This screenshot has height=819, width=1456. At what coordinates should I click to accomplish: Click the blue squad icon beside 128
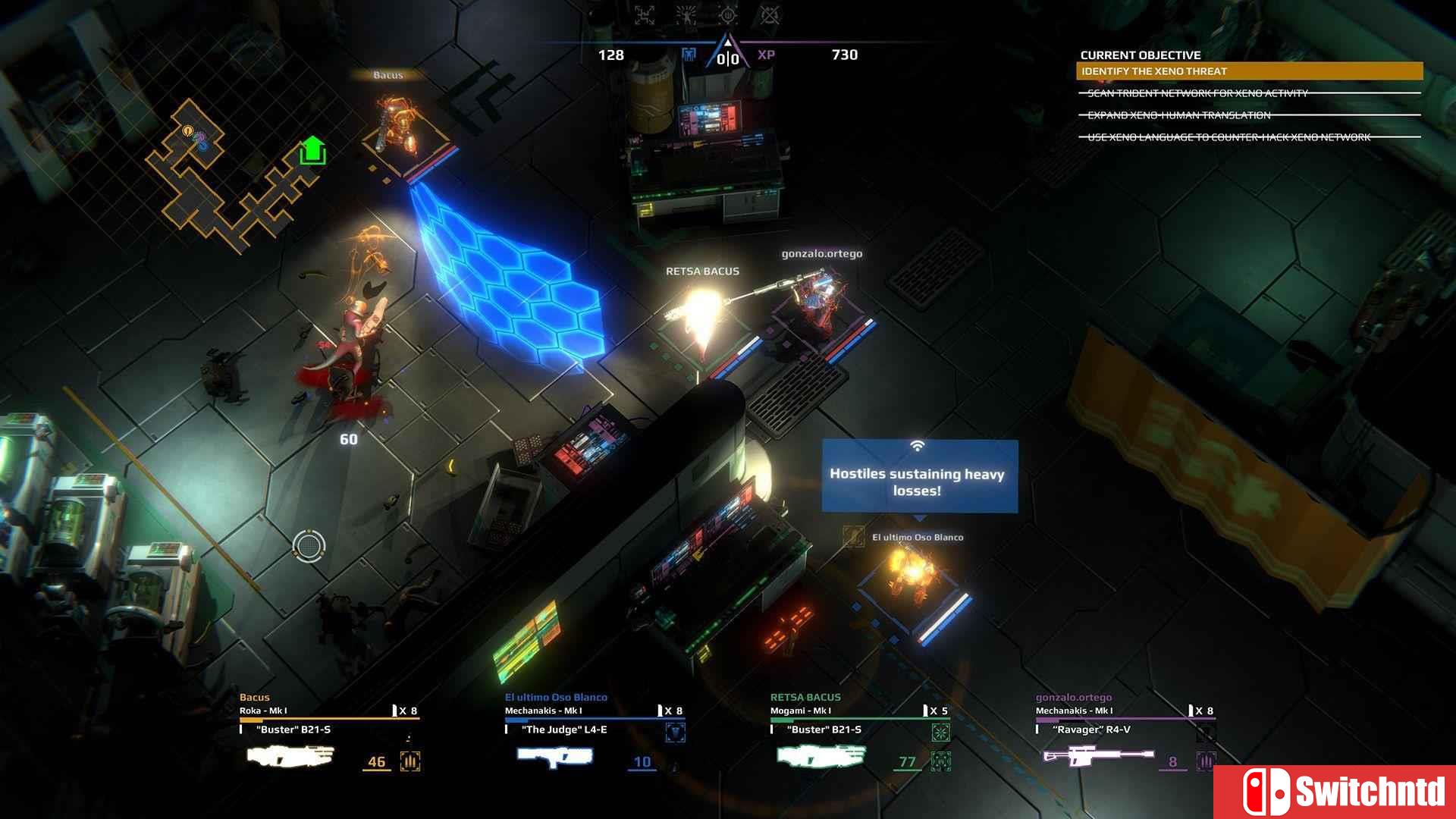[x=689, y=55]
